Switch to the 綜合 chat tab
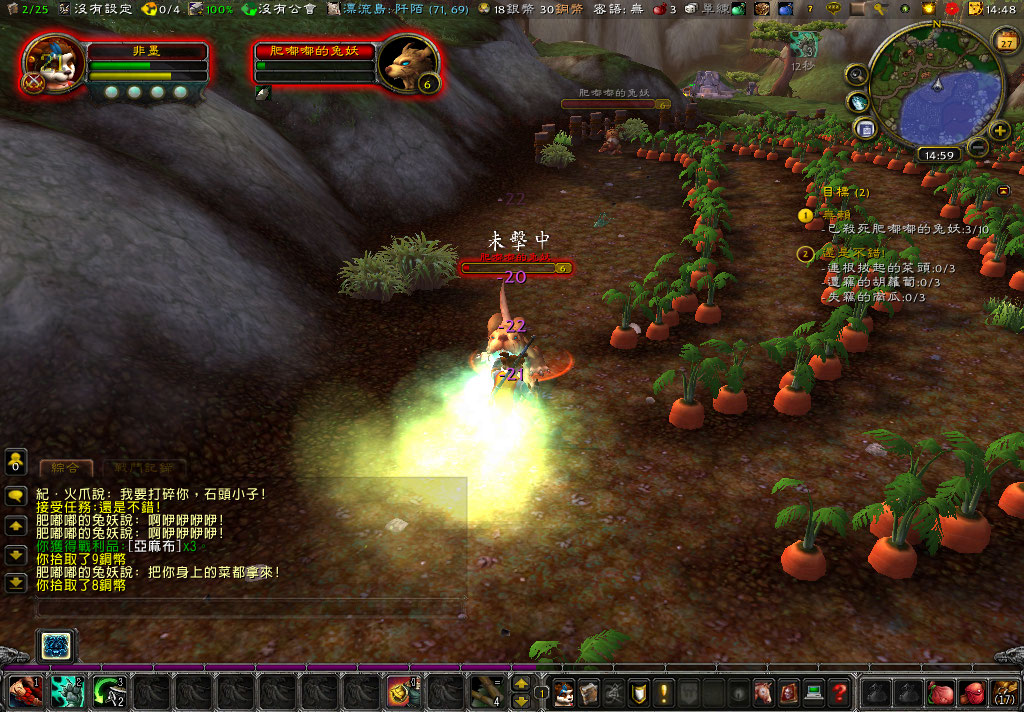Viewport: 1024px width, 712px height. pos(66,468)
